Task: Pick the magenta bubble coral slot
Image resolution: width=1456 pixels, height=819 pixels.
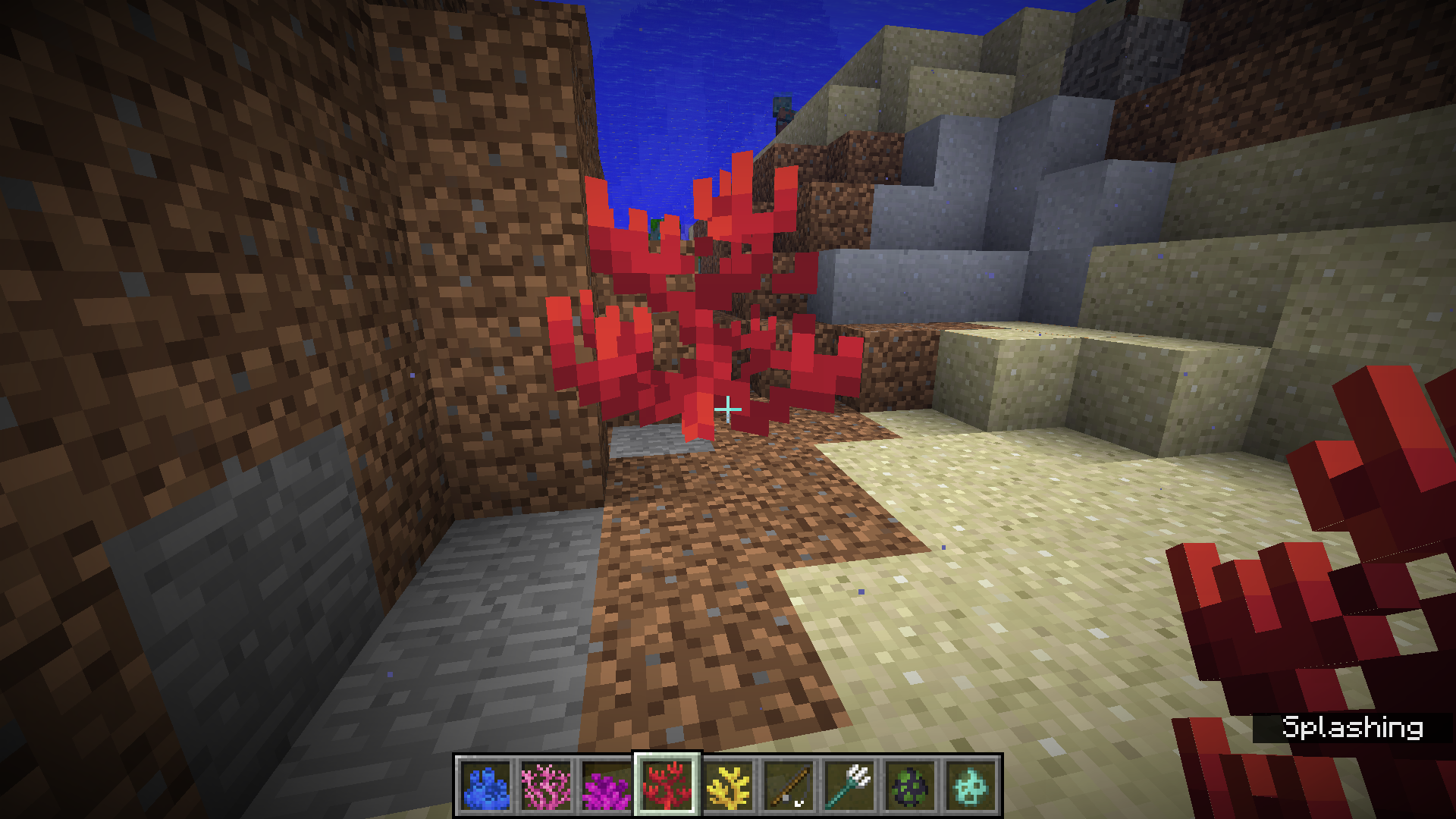Action: point(607,786)
